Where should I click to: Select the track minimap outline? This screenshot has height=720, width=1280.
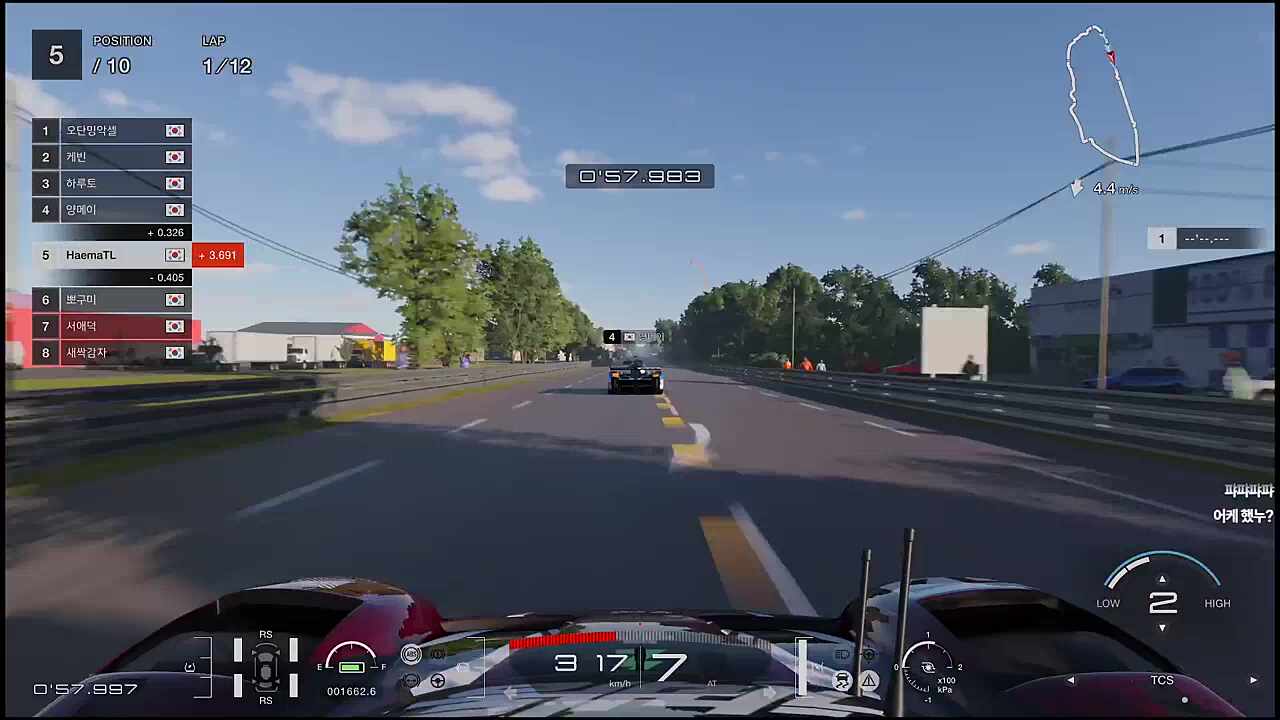pyautogui.click(x=1102, y=95)
